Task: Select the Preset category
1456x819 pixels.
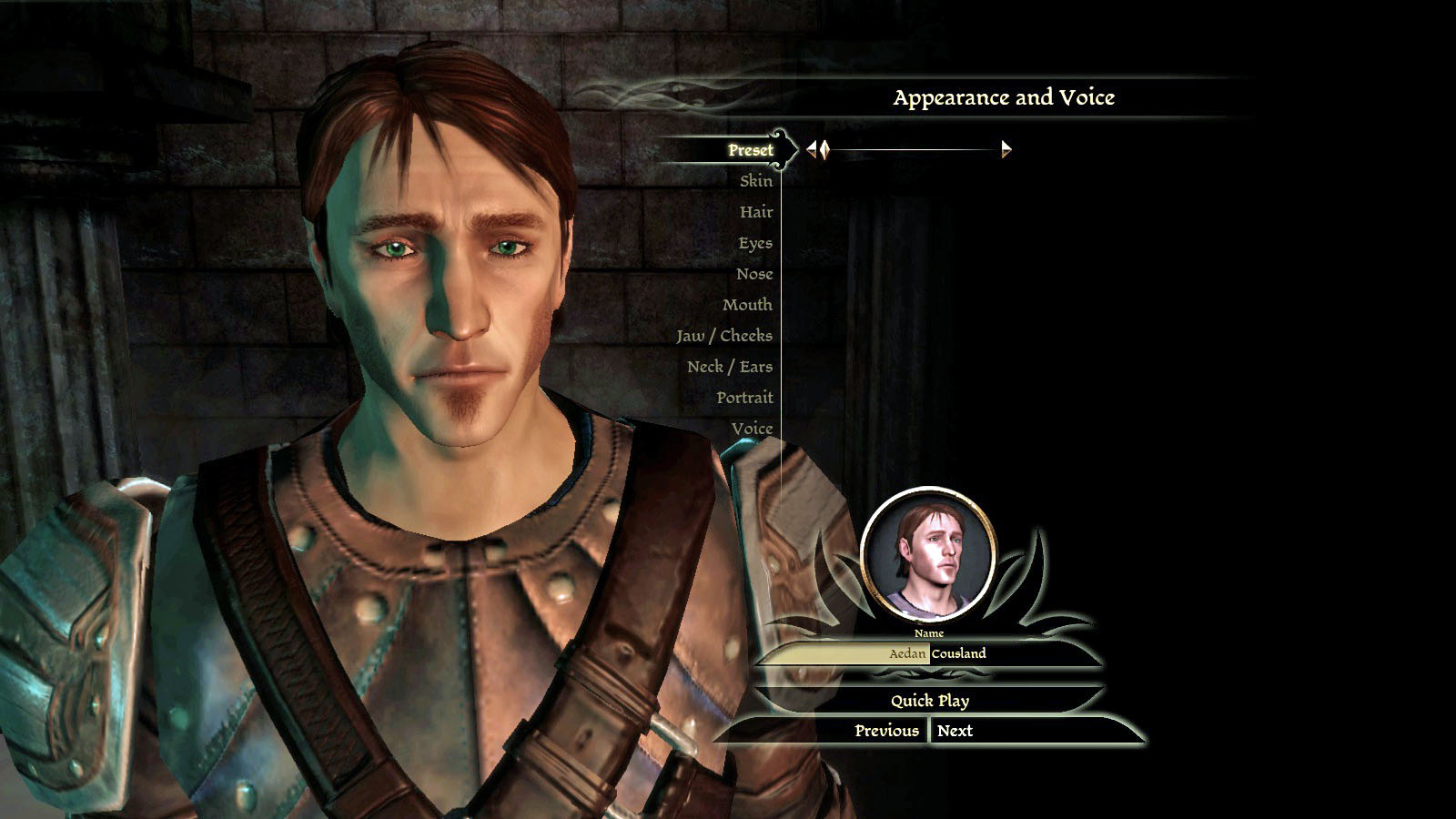Action: click(x=750, y=150)
